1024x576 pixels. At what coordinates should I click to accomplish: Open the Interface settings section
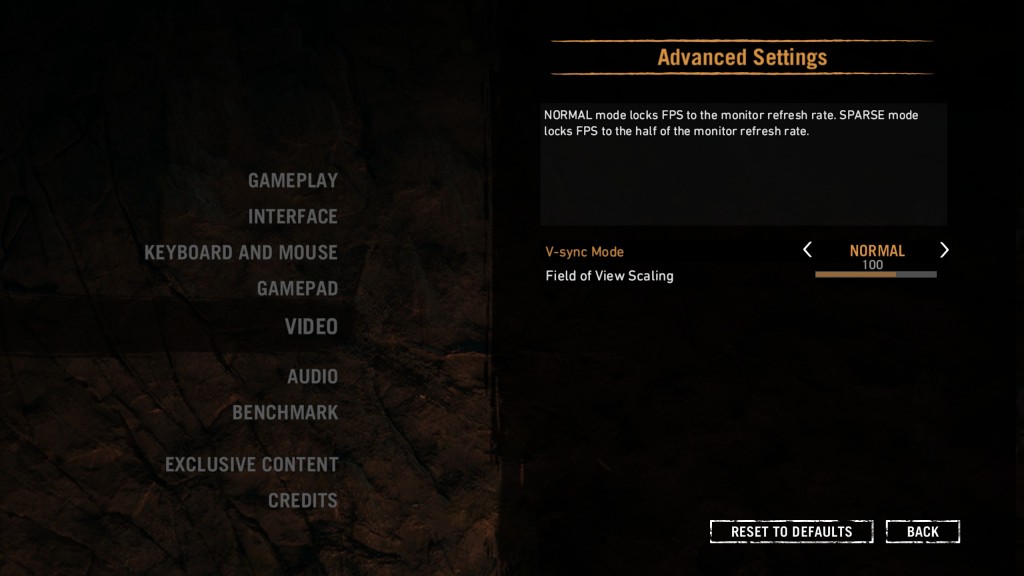pyautogui.click(x=293, y=217)
